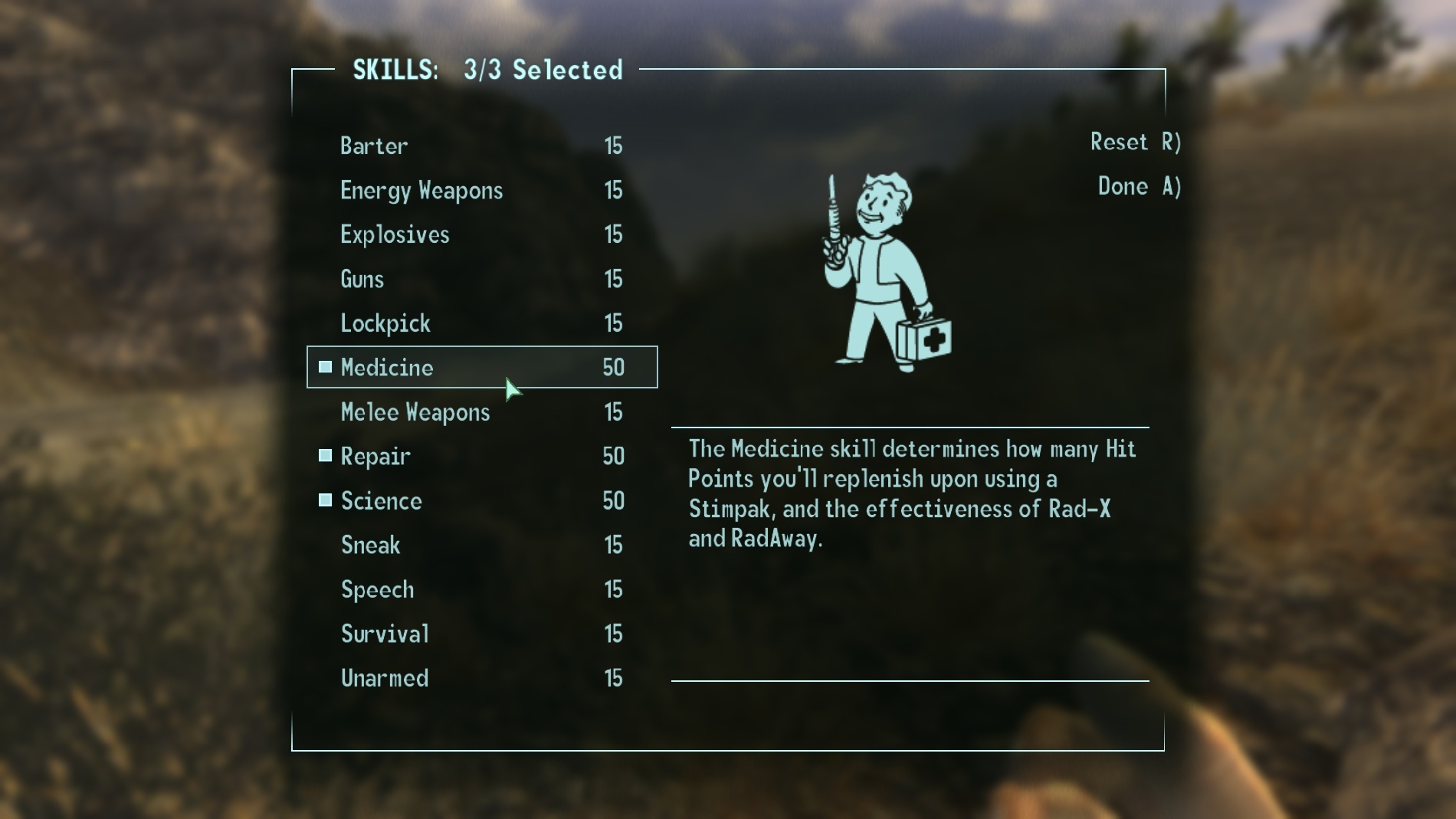Select the Survival skill
Screen dimensions: 1456x819
(385, 634)
